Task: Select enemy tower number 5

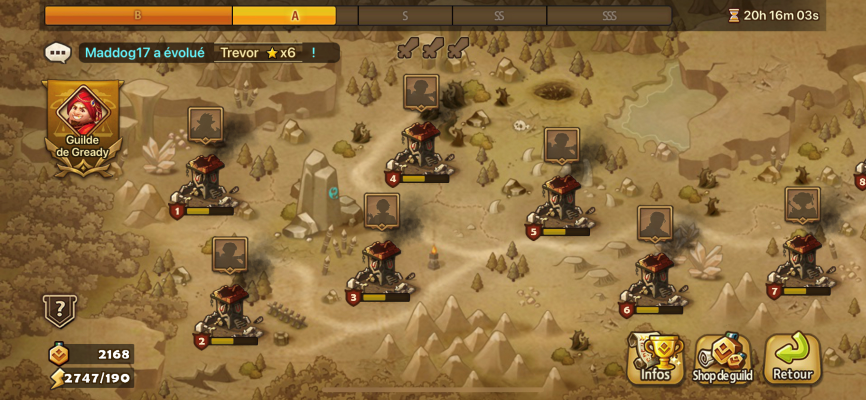Action: click(561, 202)
